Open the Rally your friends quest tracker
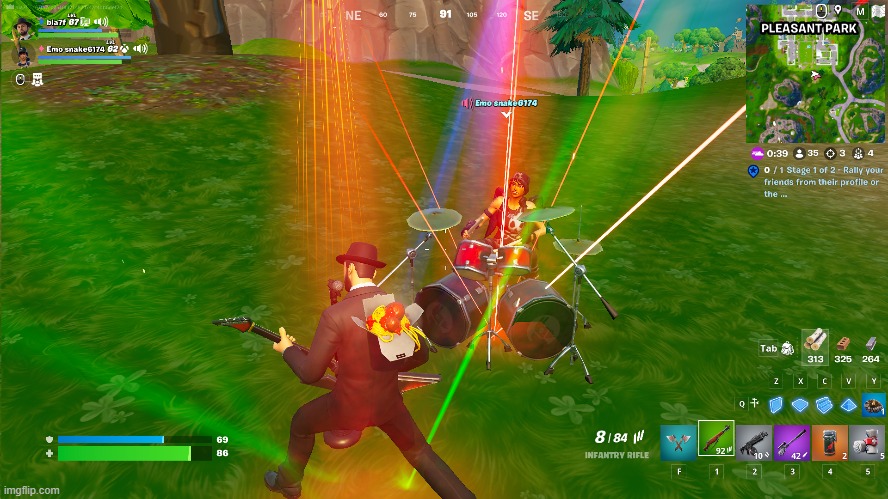 click(x=818, y=183)
